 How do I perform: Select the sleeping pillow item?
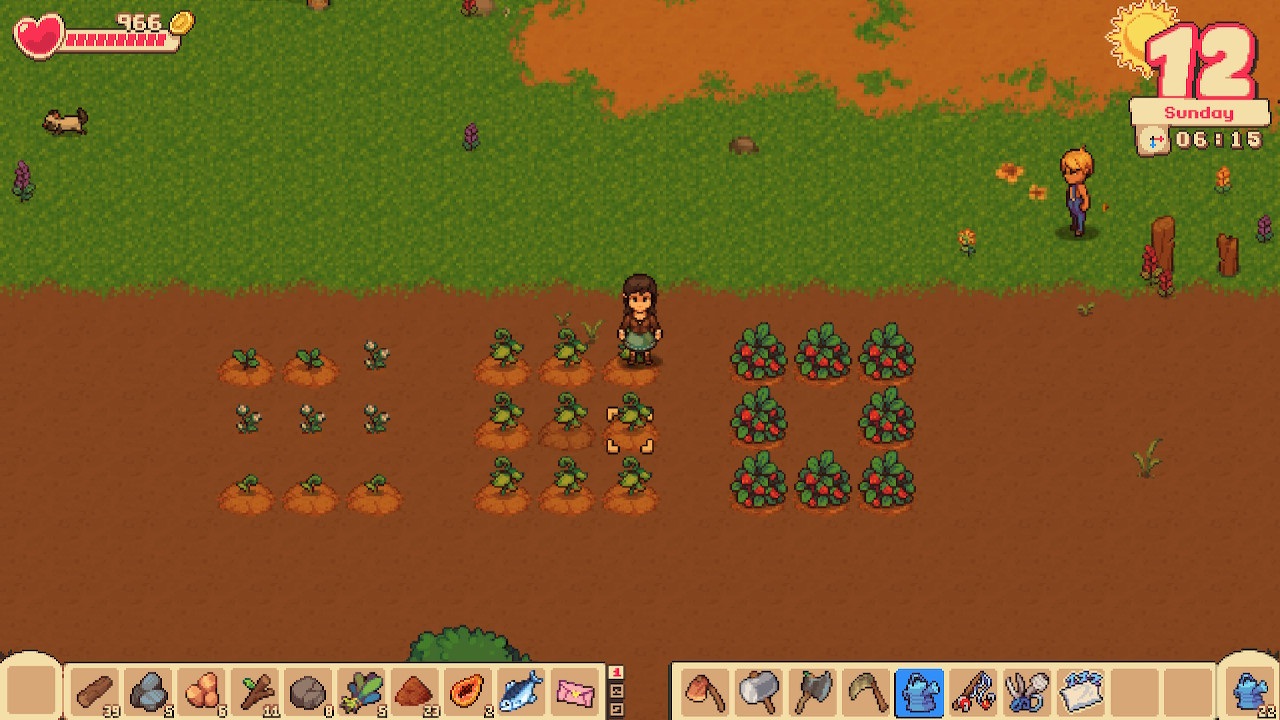(x=1080, y=691)
